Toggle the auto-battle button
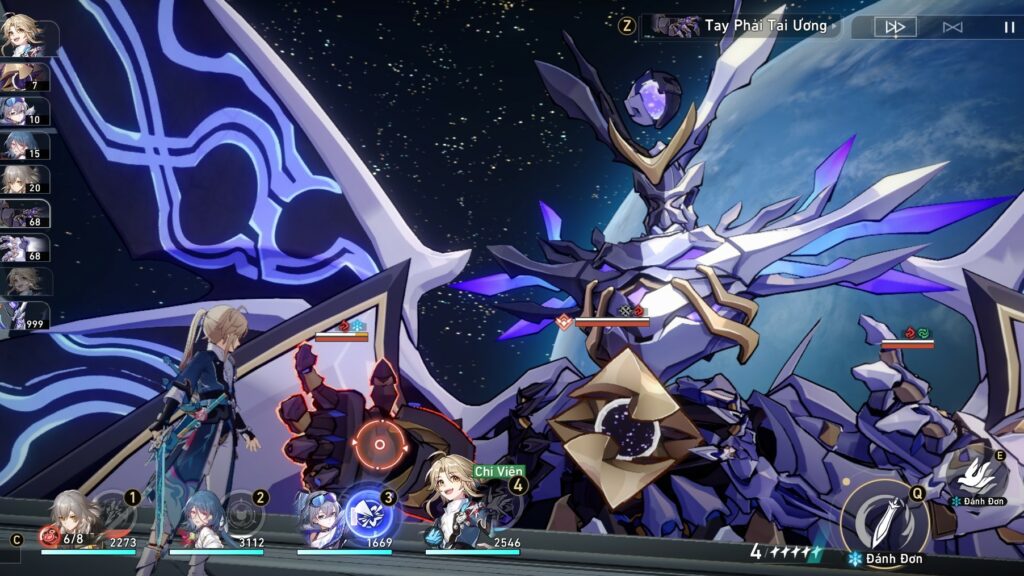 (x=952, y=27)
